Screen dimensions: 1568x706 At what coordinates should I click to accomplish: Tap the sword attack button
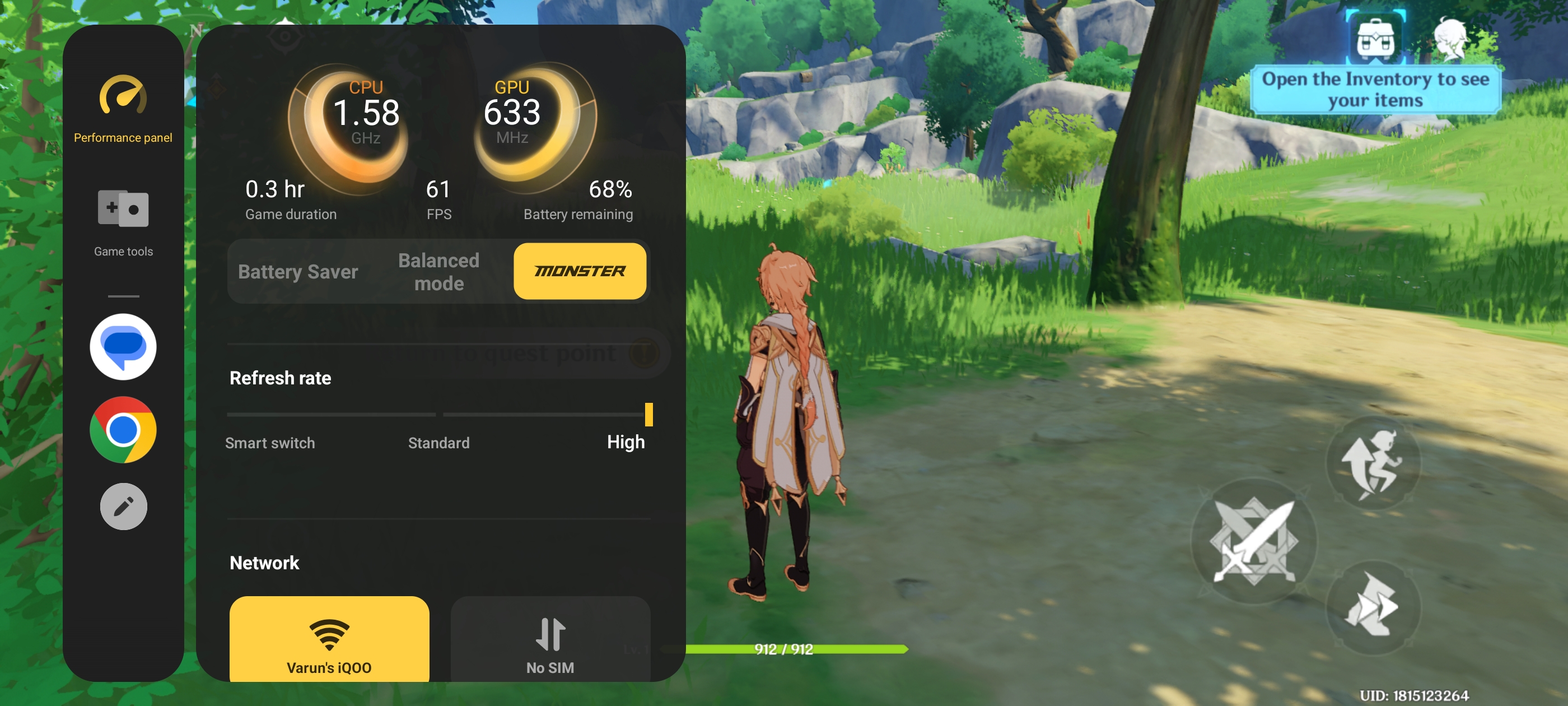(1254, 541)
